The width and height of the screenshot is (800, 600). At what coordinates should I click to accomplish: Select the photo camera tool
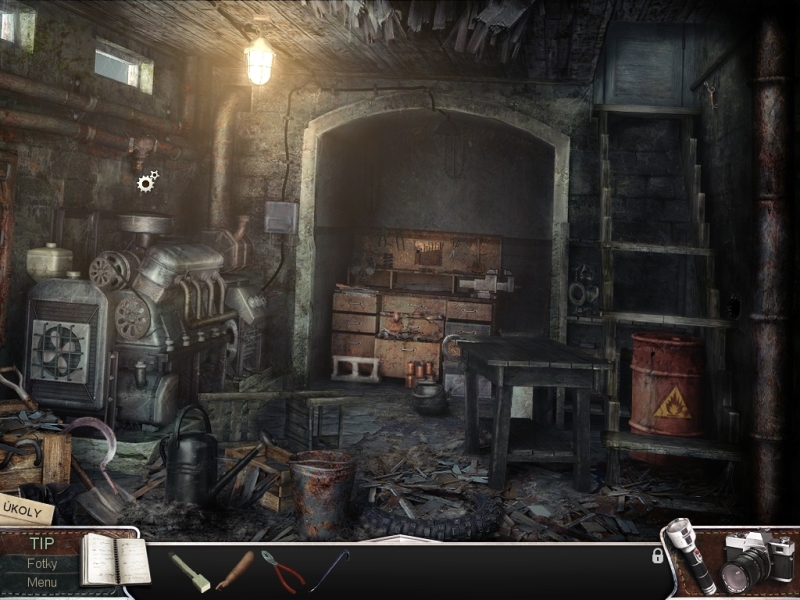click(755, 561)
